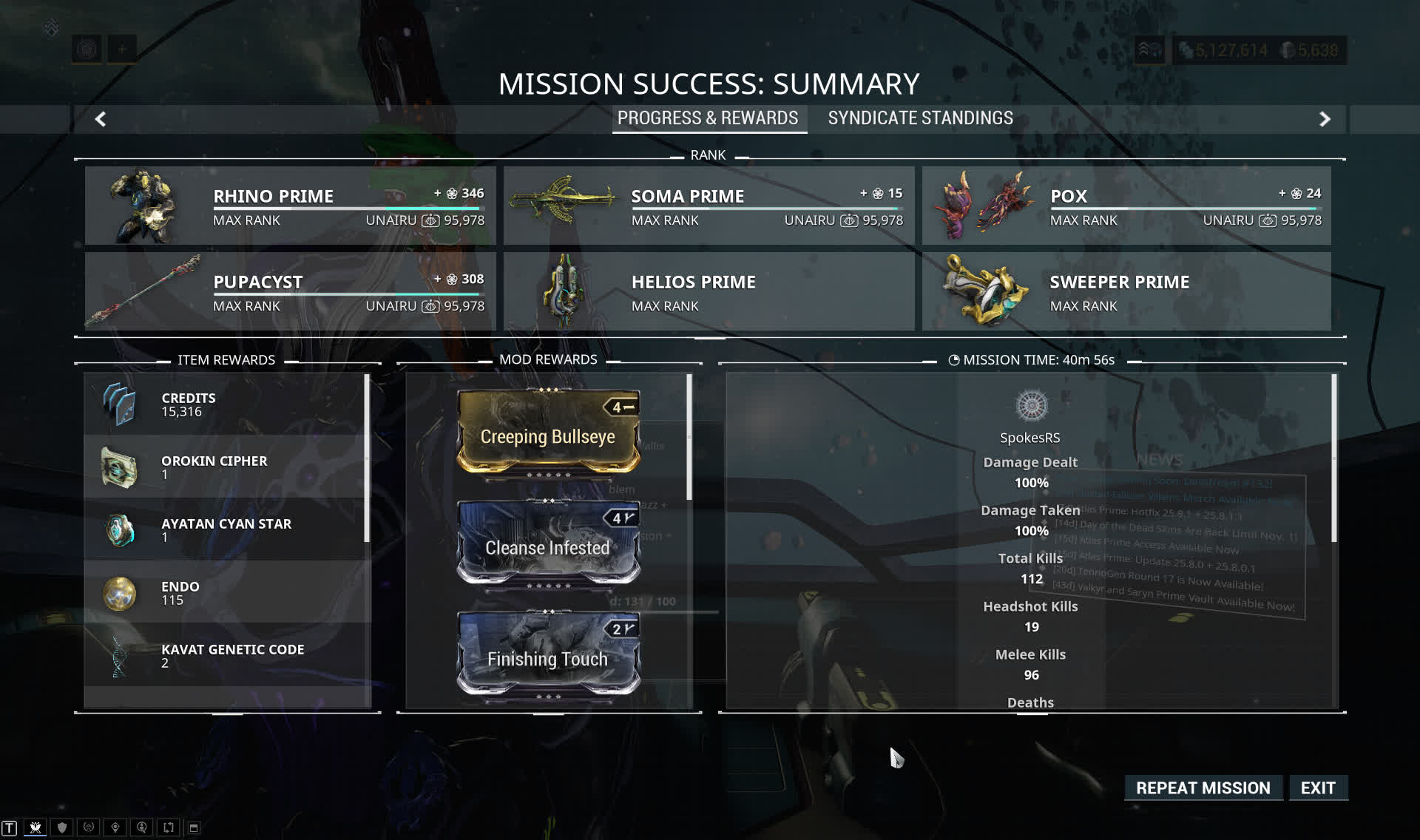Switch to the Syndicate Standings tab
Screen dimensions: 1420x840
(x=920, y=118)
